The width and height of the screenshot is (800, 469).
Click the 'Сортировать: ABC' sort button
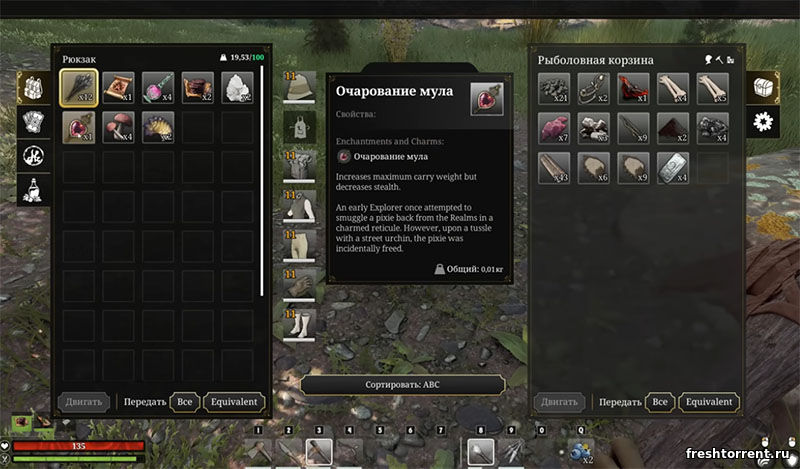pos(404,385)
